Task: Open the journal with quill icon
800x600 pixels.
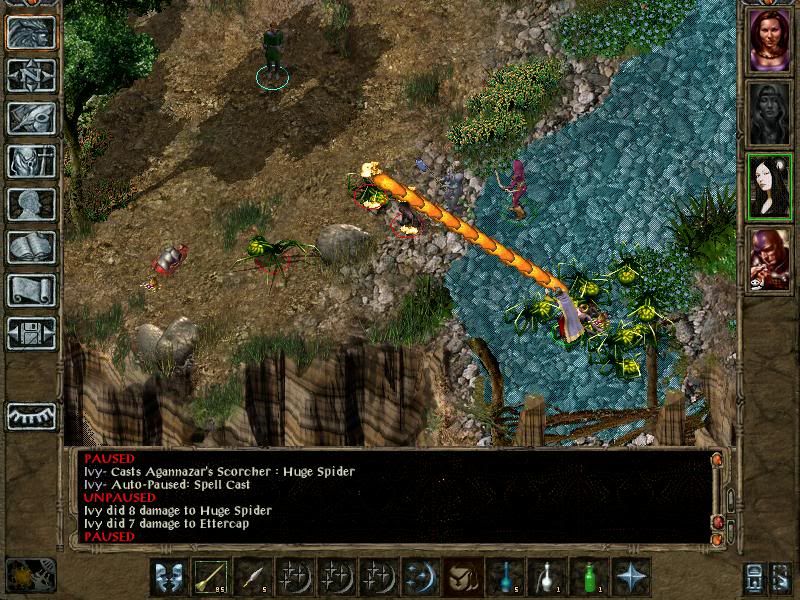Action: coord(31,118)
